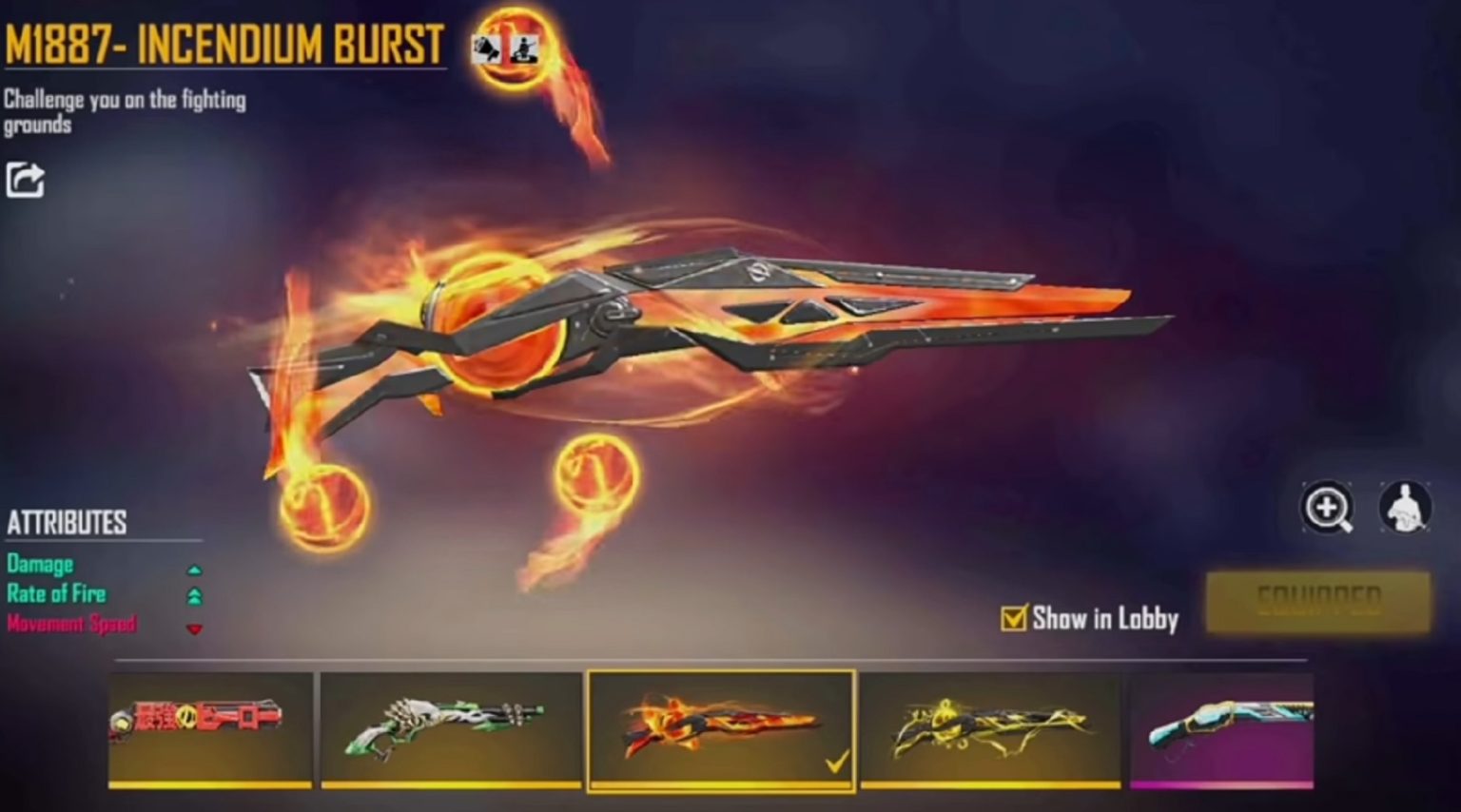1461x812 pixels.
Task: Click the EQUIPPED button
Action: (x=1318, y=599)
